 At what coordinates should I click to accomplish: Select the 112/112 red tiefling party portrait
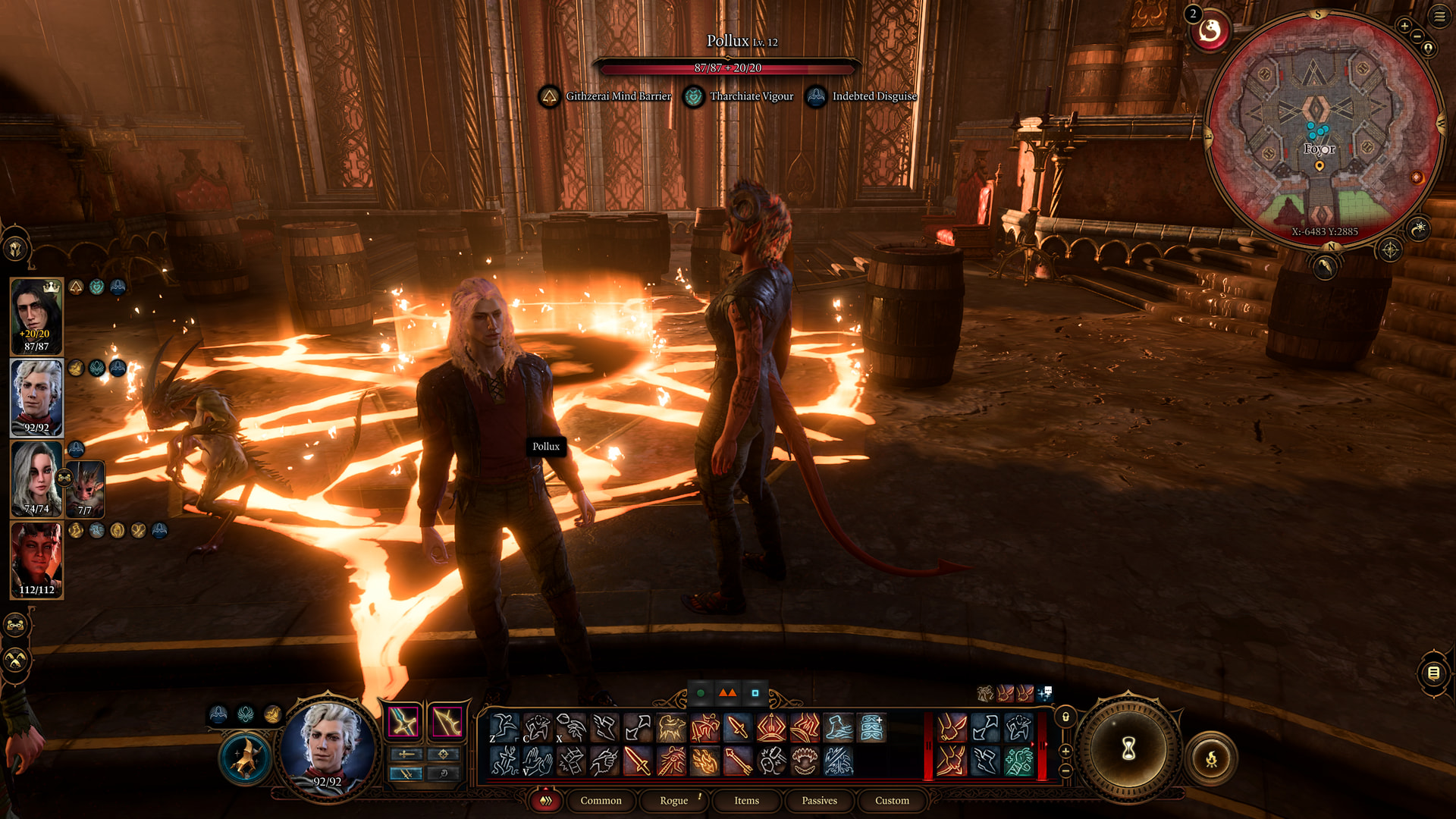click(36, 560)
